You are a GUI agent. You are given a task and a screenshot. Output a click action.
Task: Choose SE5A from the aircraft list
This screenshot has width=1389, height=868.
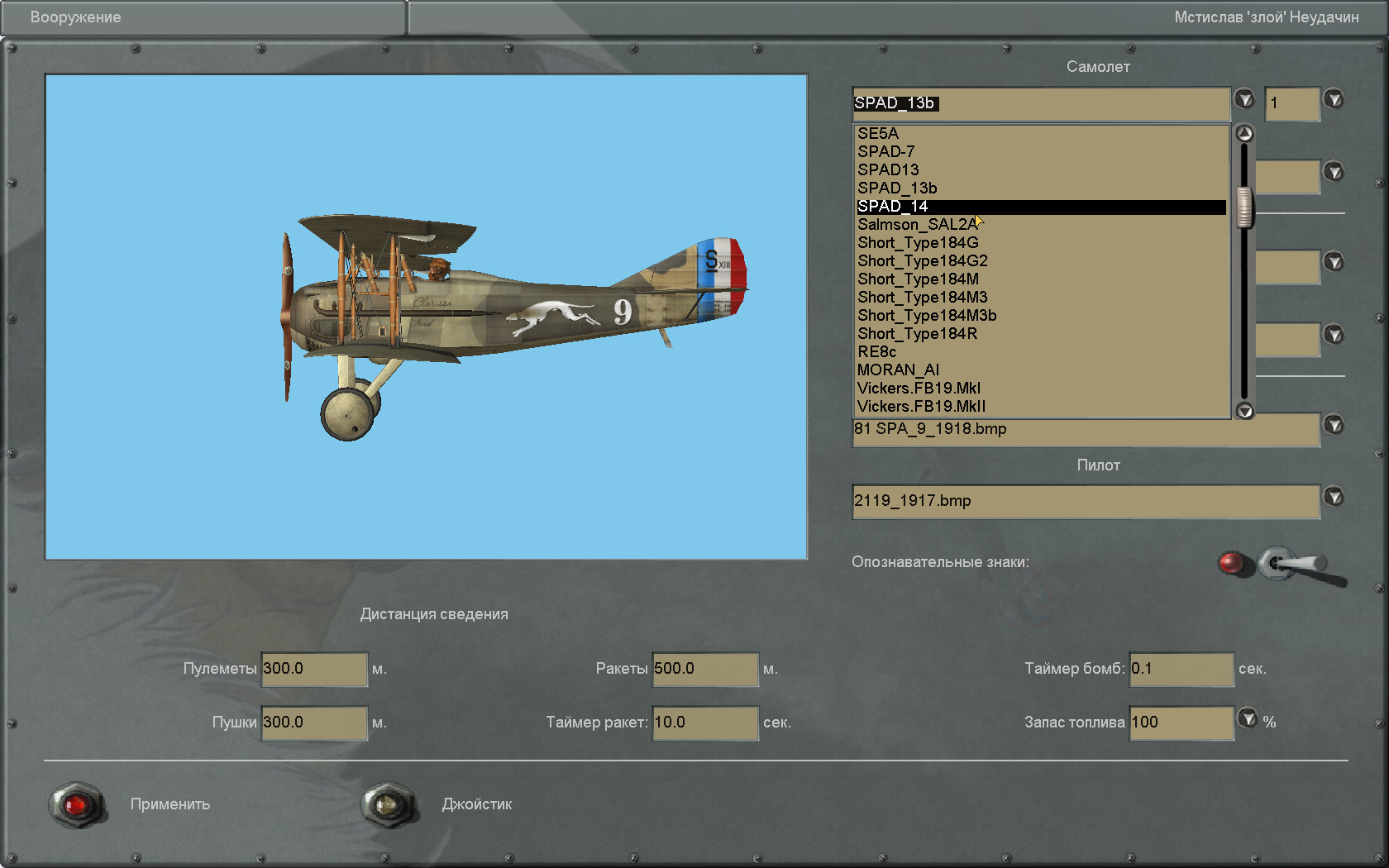(x=878, y=134)
